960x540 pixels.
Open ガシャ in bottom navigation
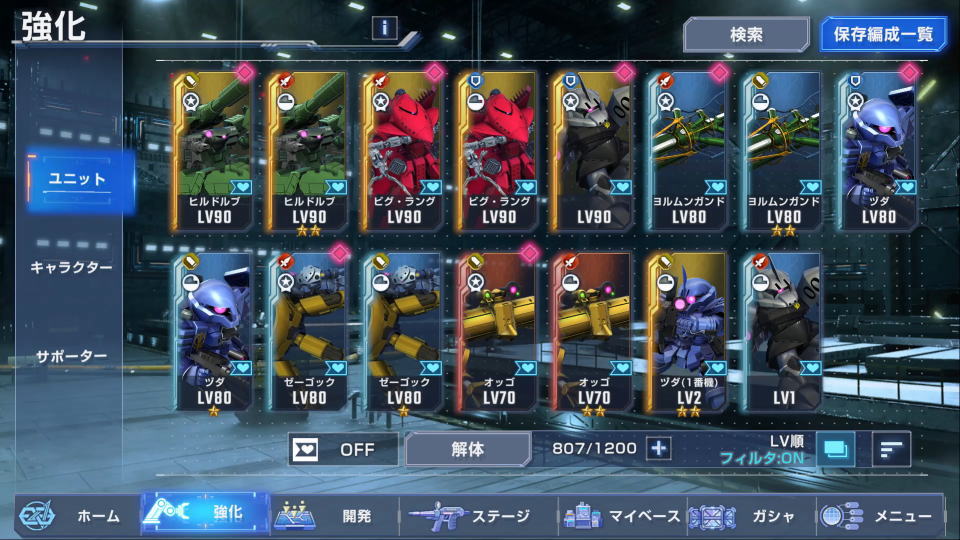(x=750, y=516)
